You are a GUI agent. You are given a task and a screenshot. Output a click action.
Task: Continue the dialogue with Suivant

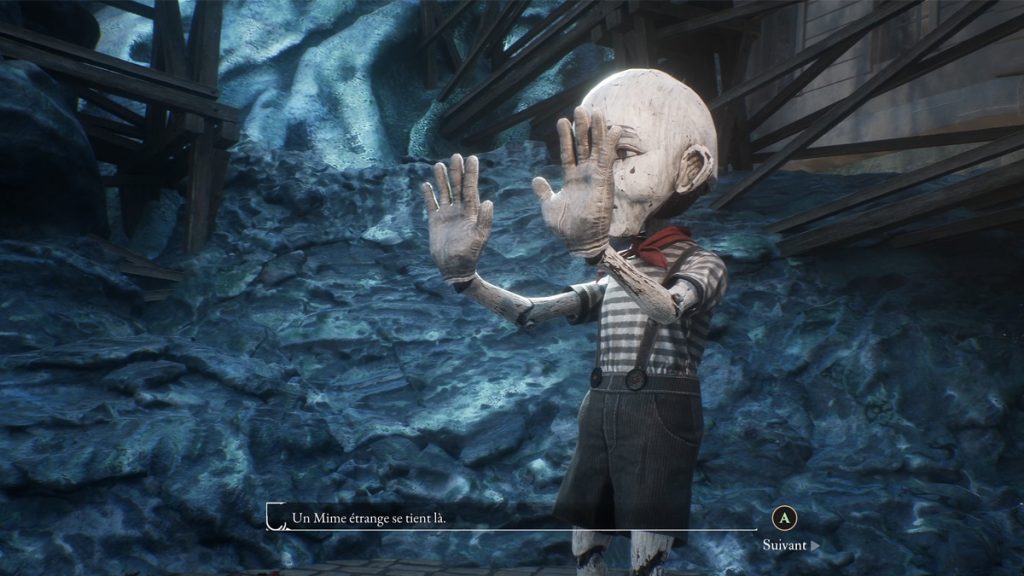pos(789,545)
